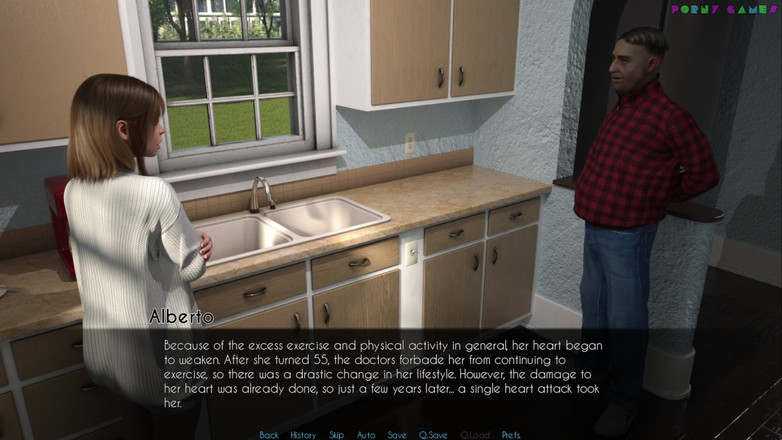
Task: Open the dialogue History log
Action: click(303, 435)
